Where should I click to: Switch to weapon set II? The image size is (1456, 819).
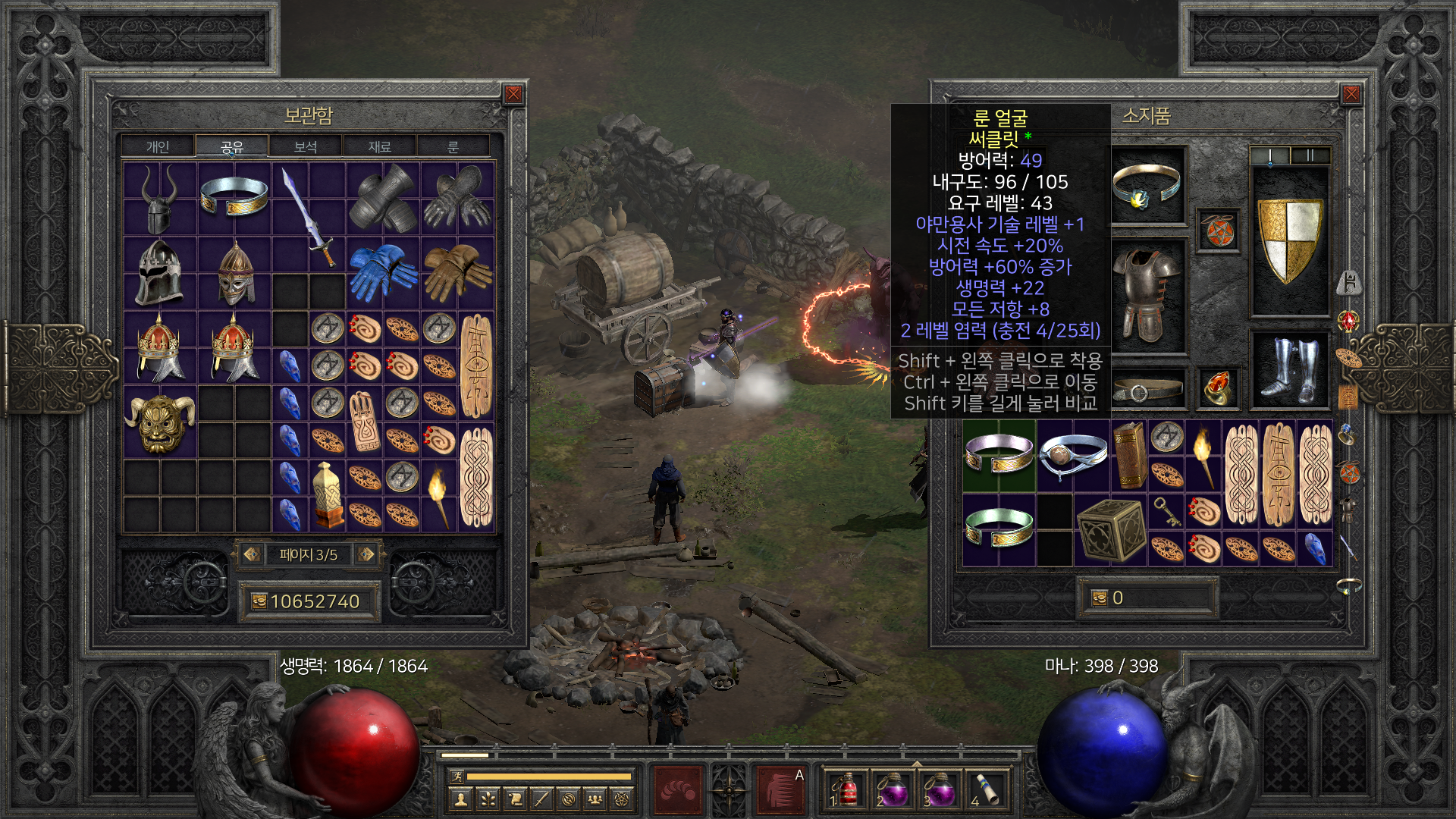click(x=1310, y=155)
